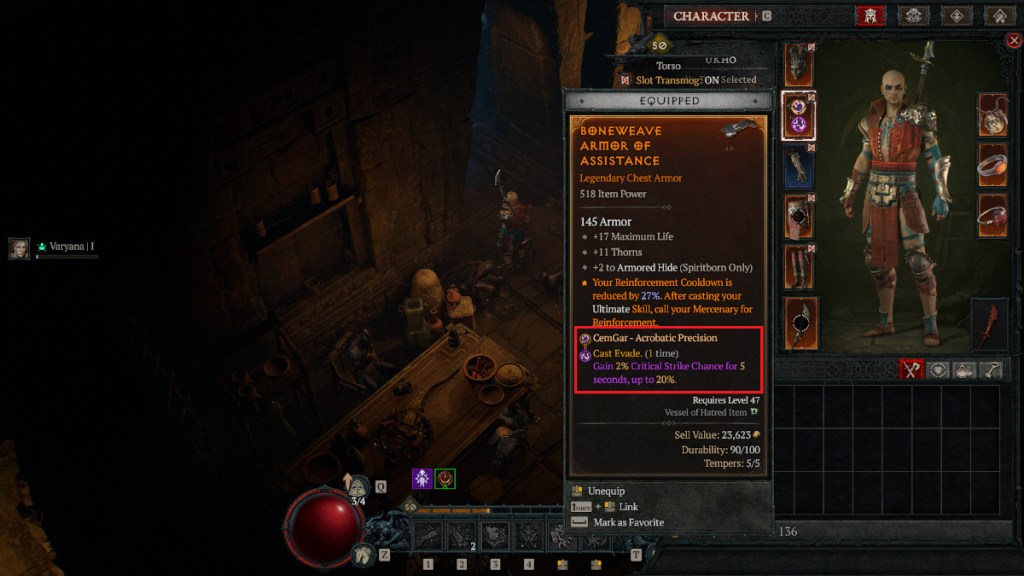
Task: Select the helm equipment slot
Action: [797, 64]
